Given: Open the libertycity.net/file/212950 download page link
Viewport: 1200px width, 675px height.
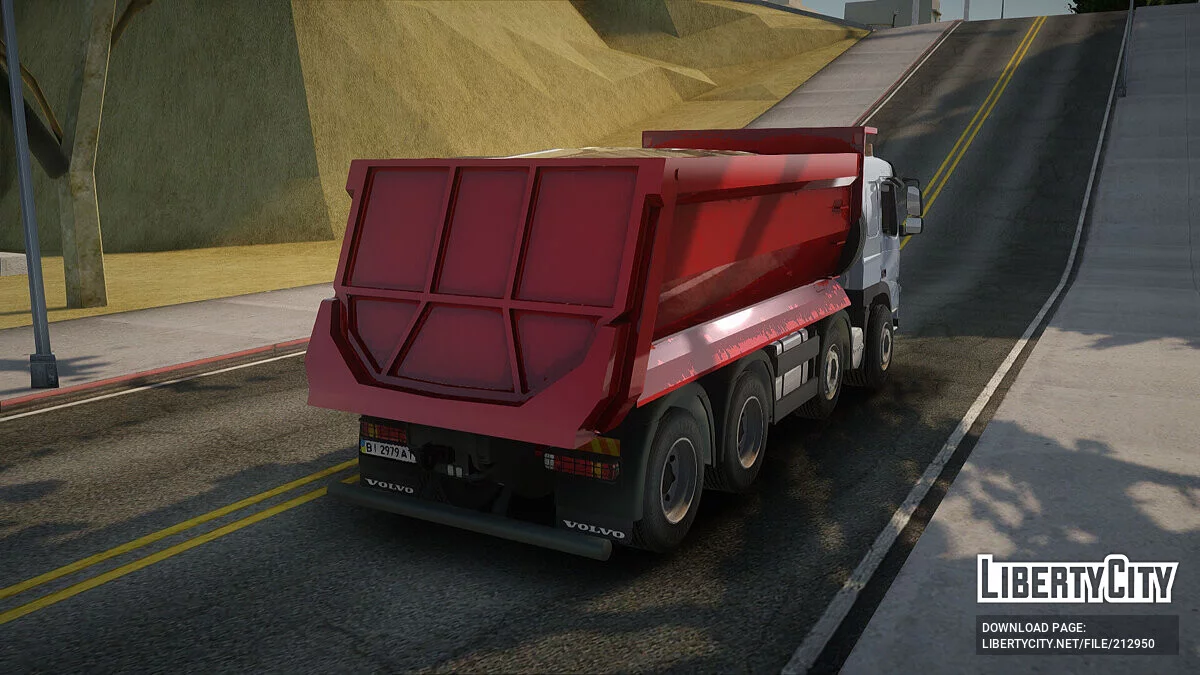Looking at the screenshot, I should (x=1068, y=644).
